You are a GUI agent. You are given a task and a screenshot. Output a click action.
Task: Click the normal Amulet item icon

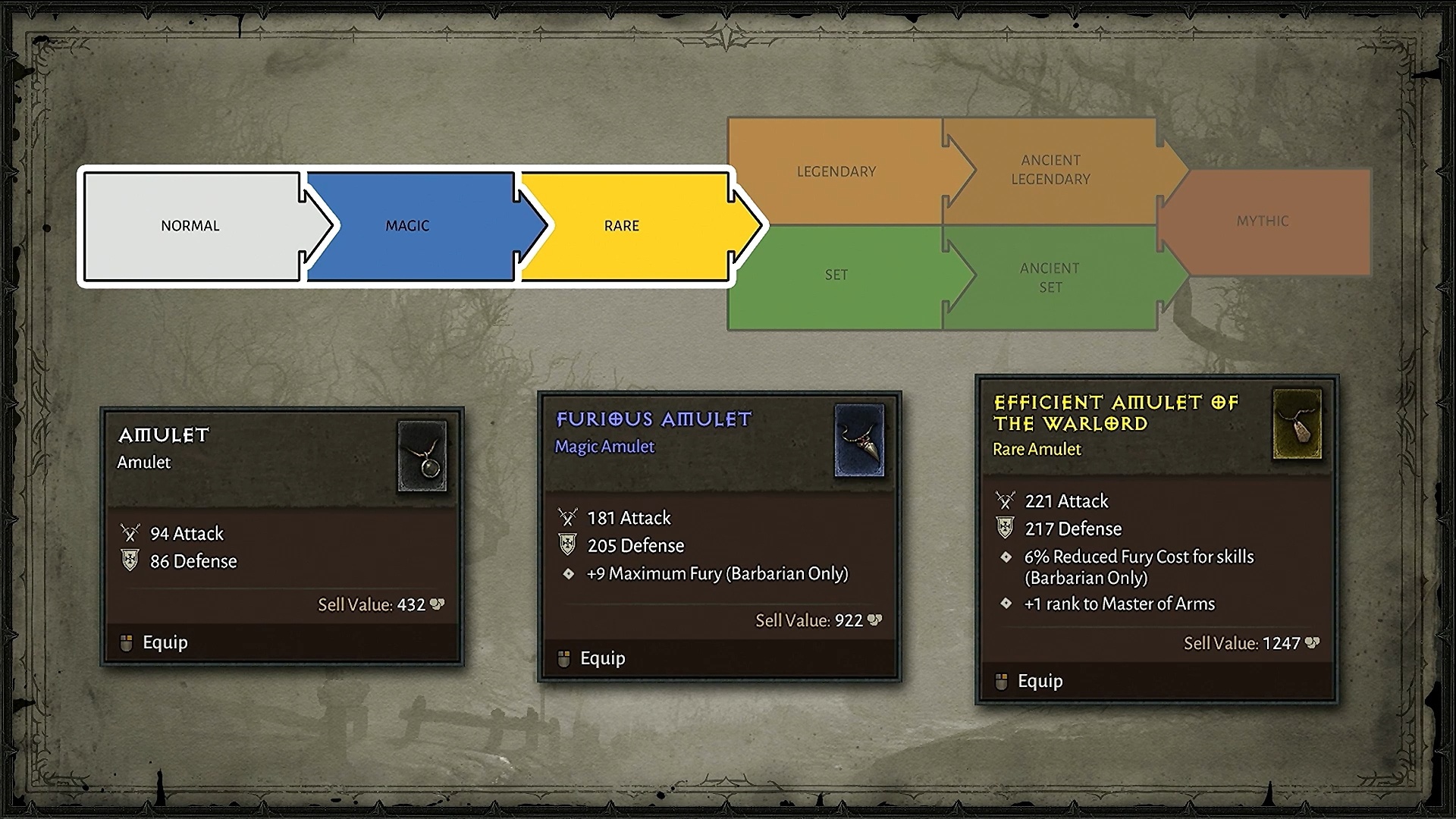click(422, 457)
